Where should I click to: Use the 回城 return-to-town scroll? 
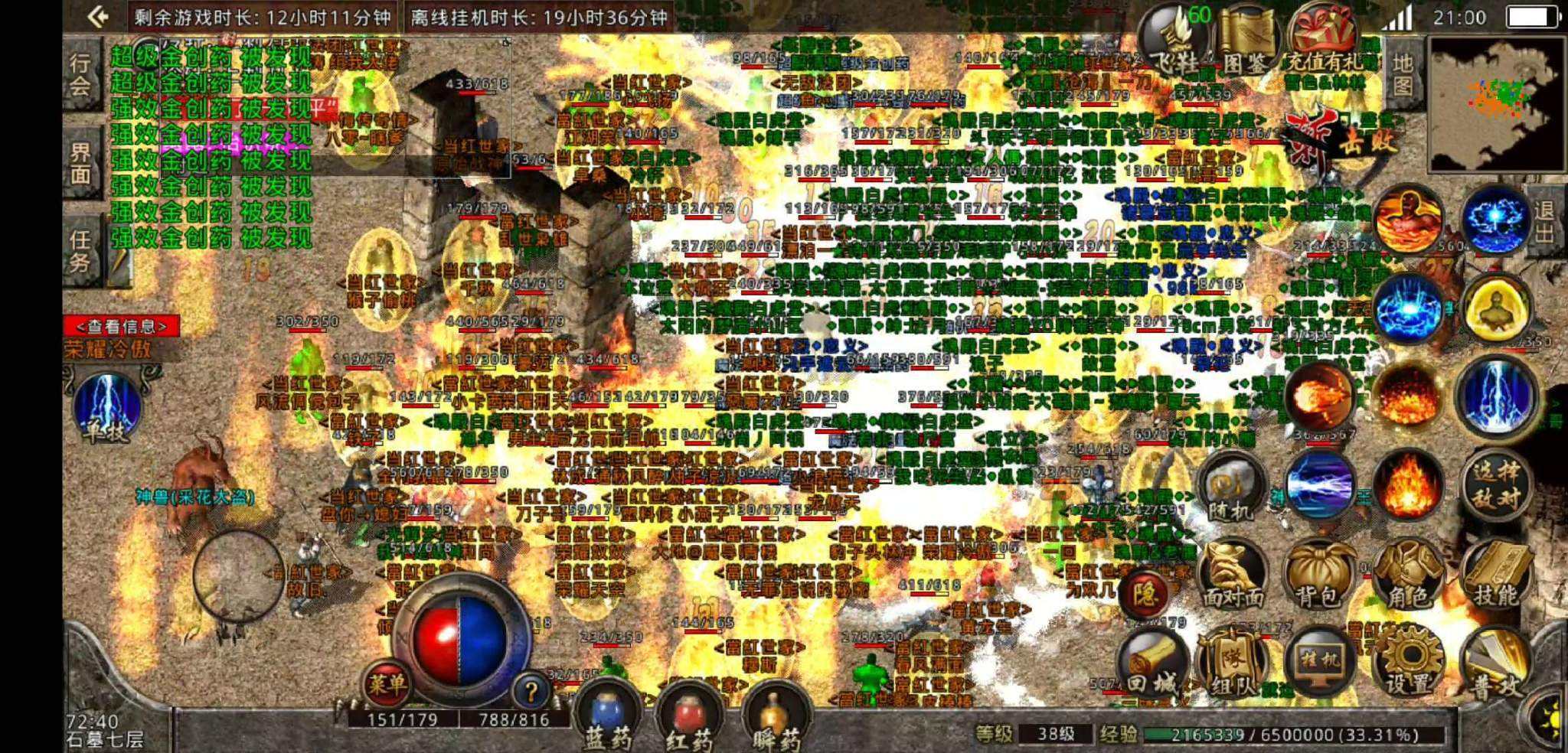(1155, 664)
